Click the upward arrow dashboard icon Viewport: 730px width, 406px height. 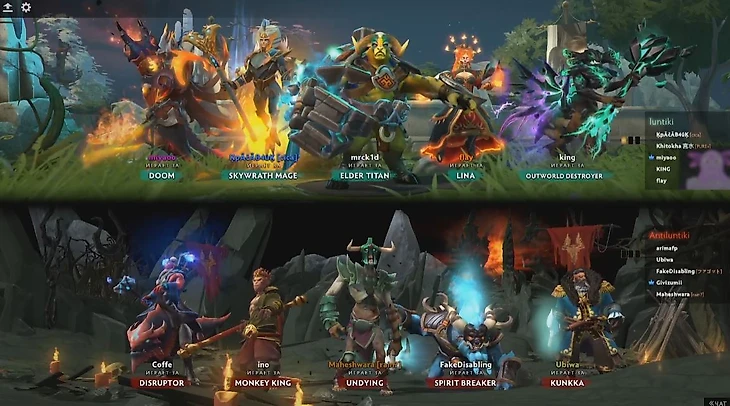click(x=9, y=7)
